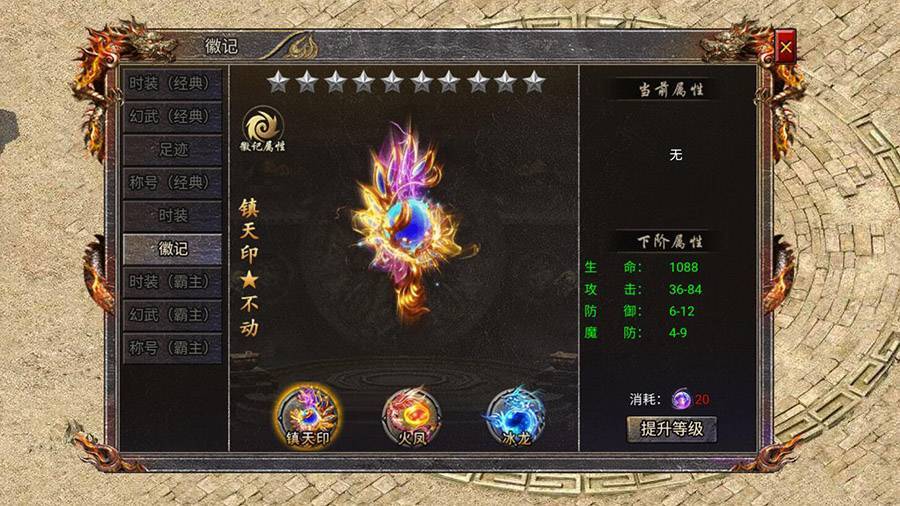Screen dimensions: 900x506
Task: Select the 足迹 tab
Action: click(172, 149)
